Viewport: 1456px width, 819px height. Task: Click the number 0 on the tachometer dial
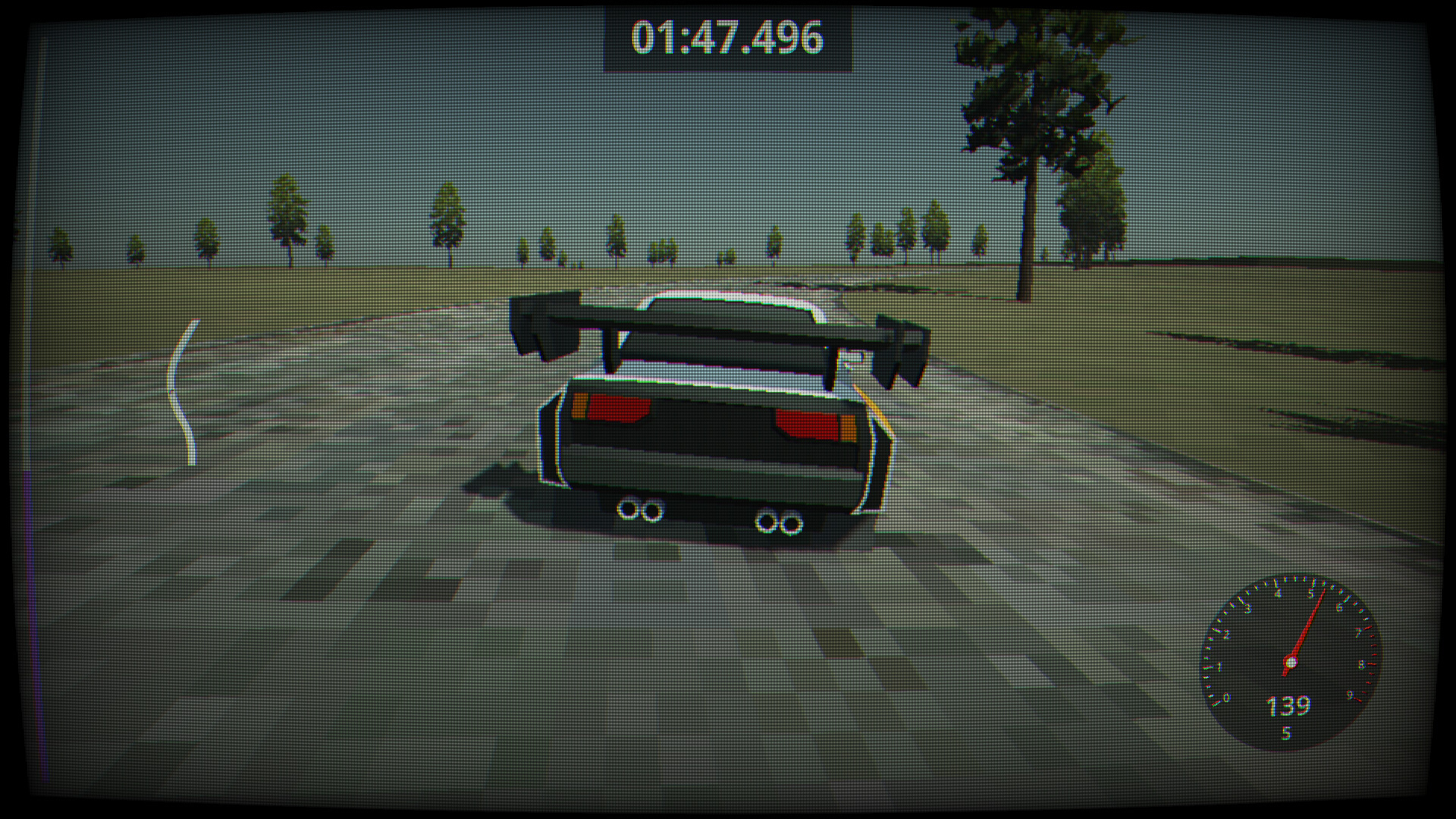pos(1225,698)
